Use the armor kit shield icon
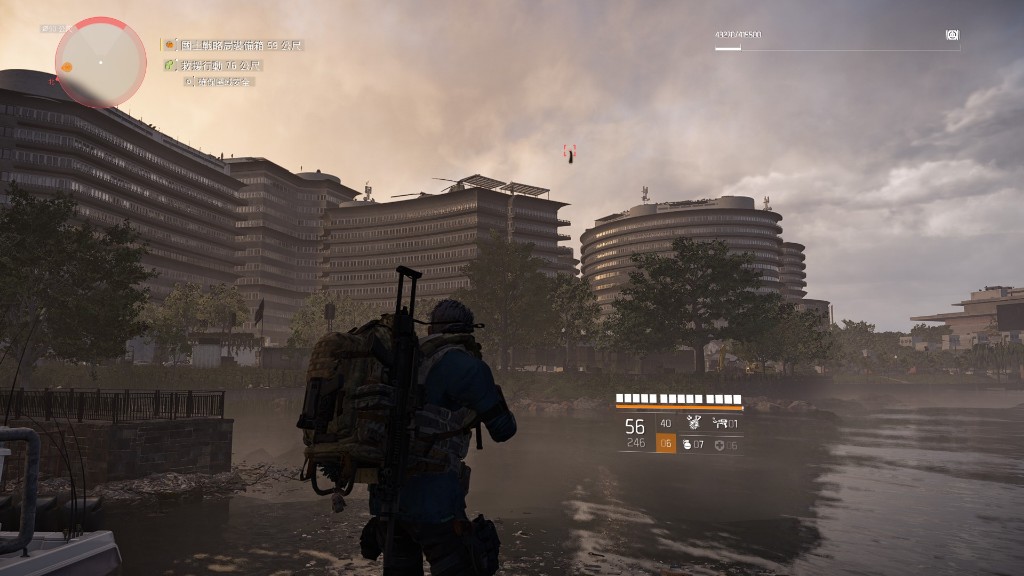The width and height of the screenshot is (1024, 576). pos(719,445)
